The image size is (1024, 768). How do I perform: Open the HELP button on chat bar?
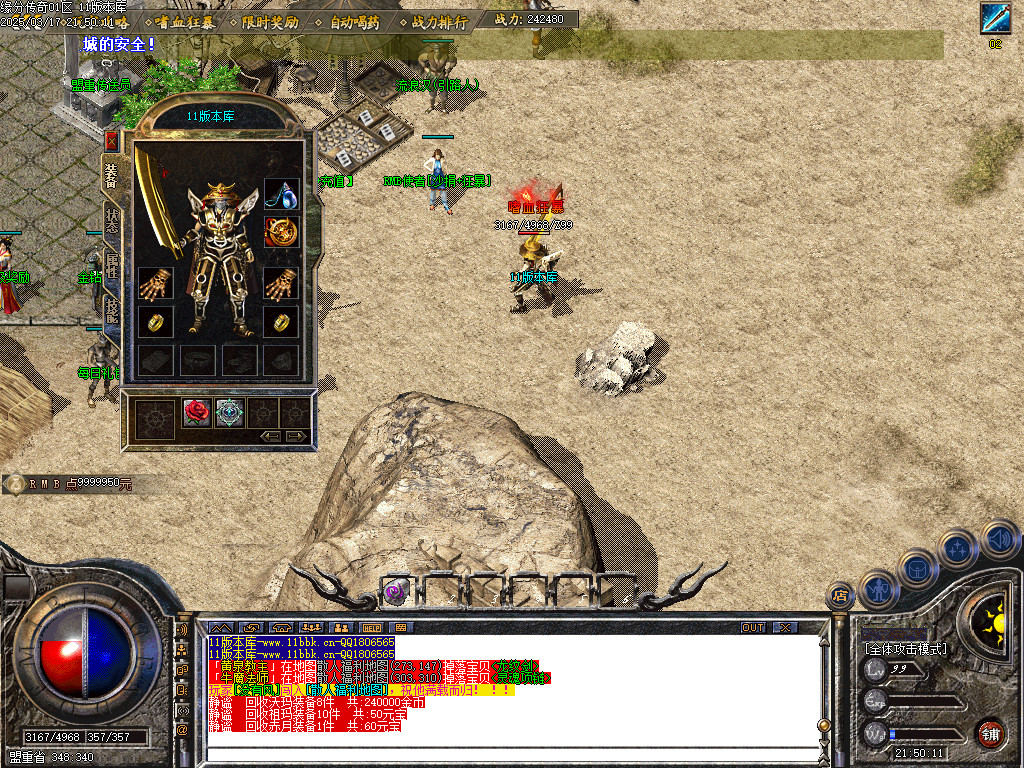(372, 627)
